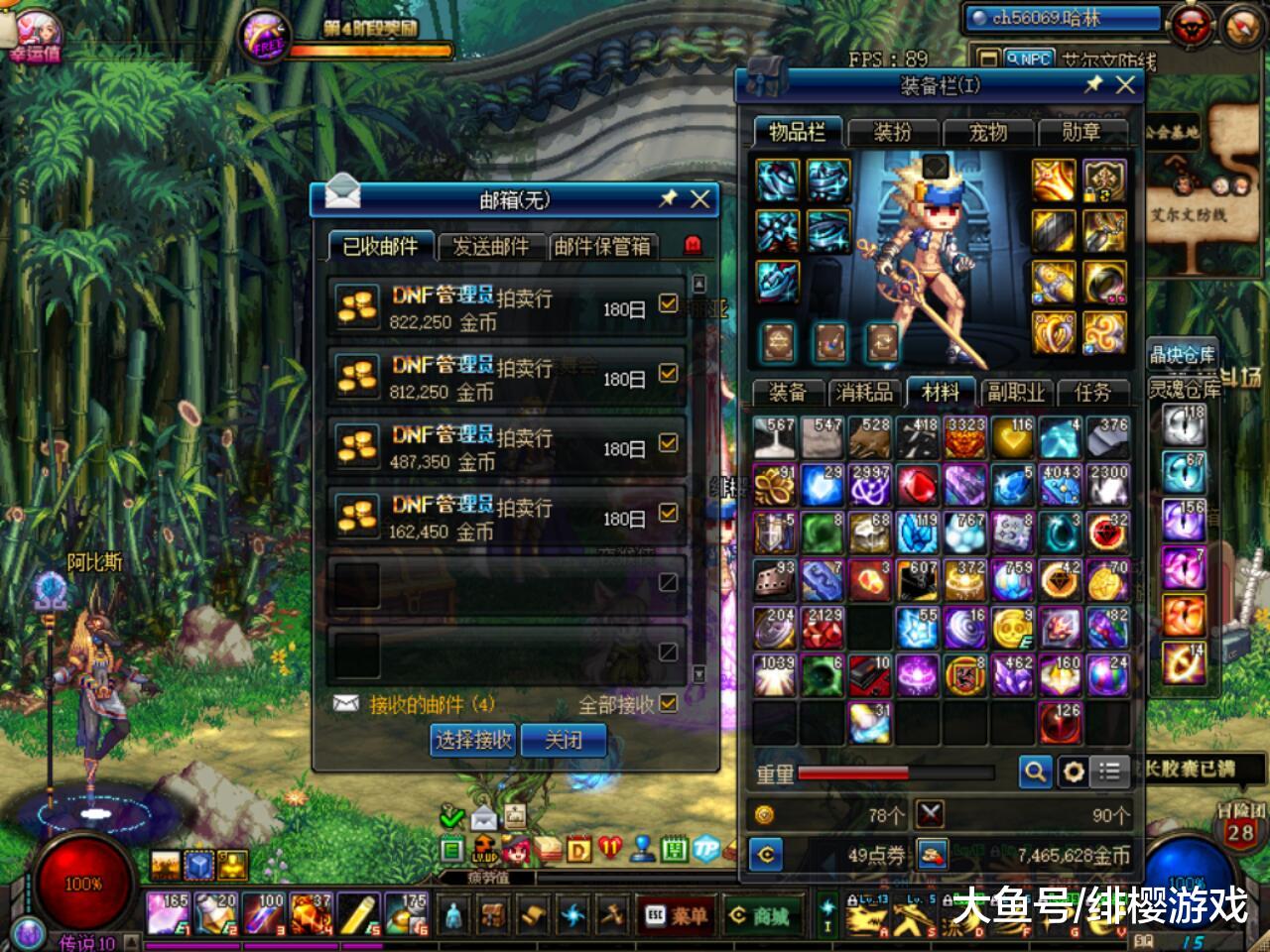Switch to the 发送邮件 tab
This screenshot has height=952, width=1270.
point(490,246)
